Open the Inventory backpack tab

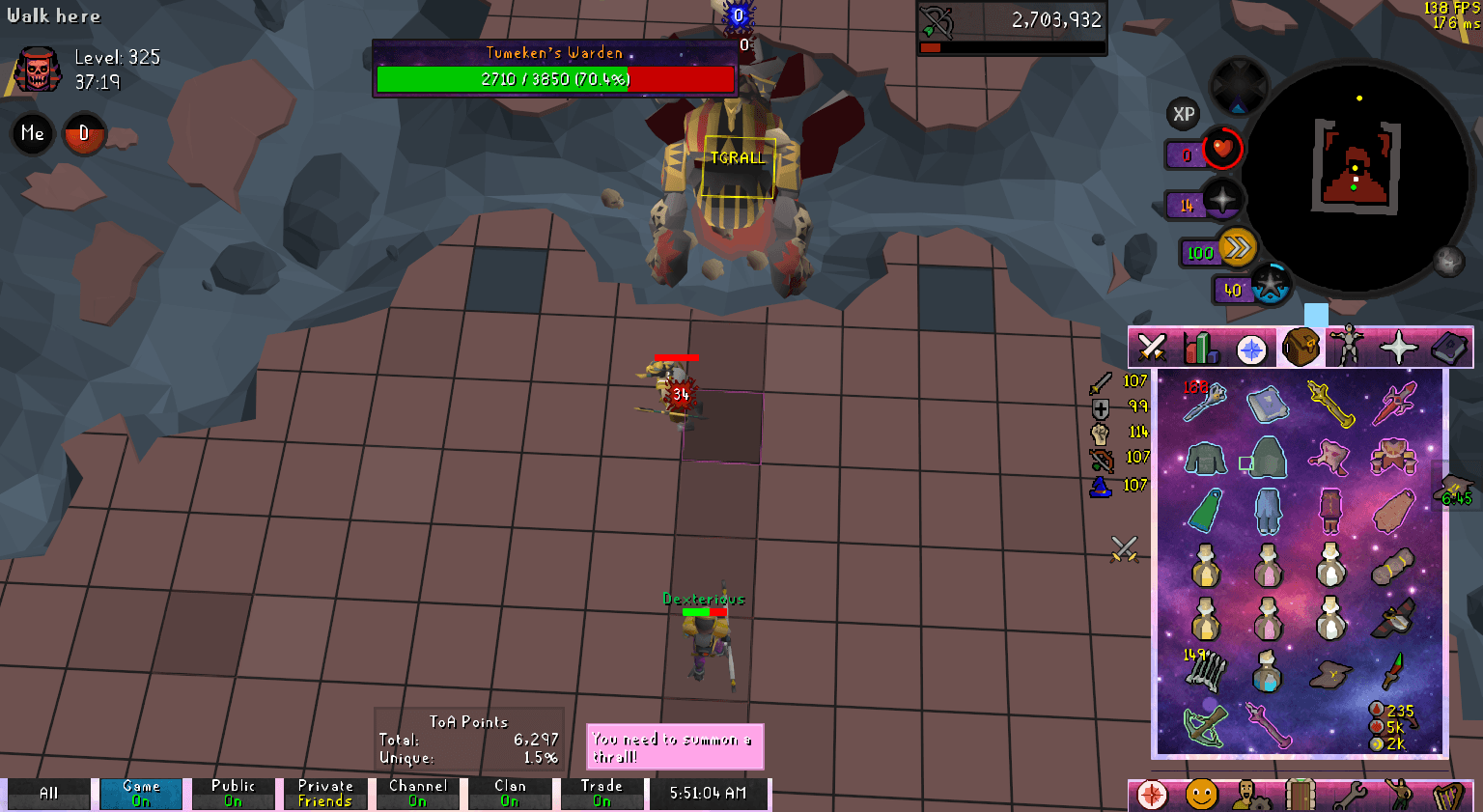[x=1302, y=348]
